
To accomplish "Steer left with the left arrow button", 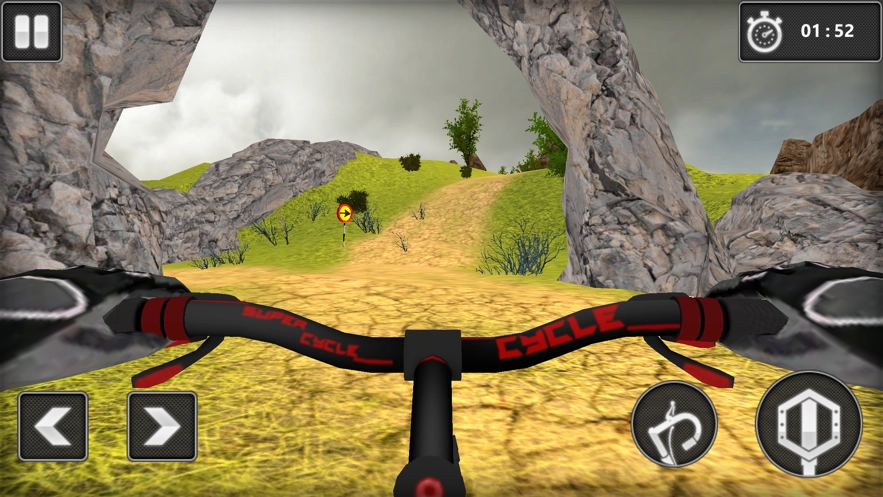I will 53,426.
